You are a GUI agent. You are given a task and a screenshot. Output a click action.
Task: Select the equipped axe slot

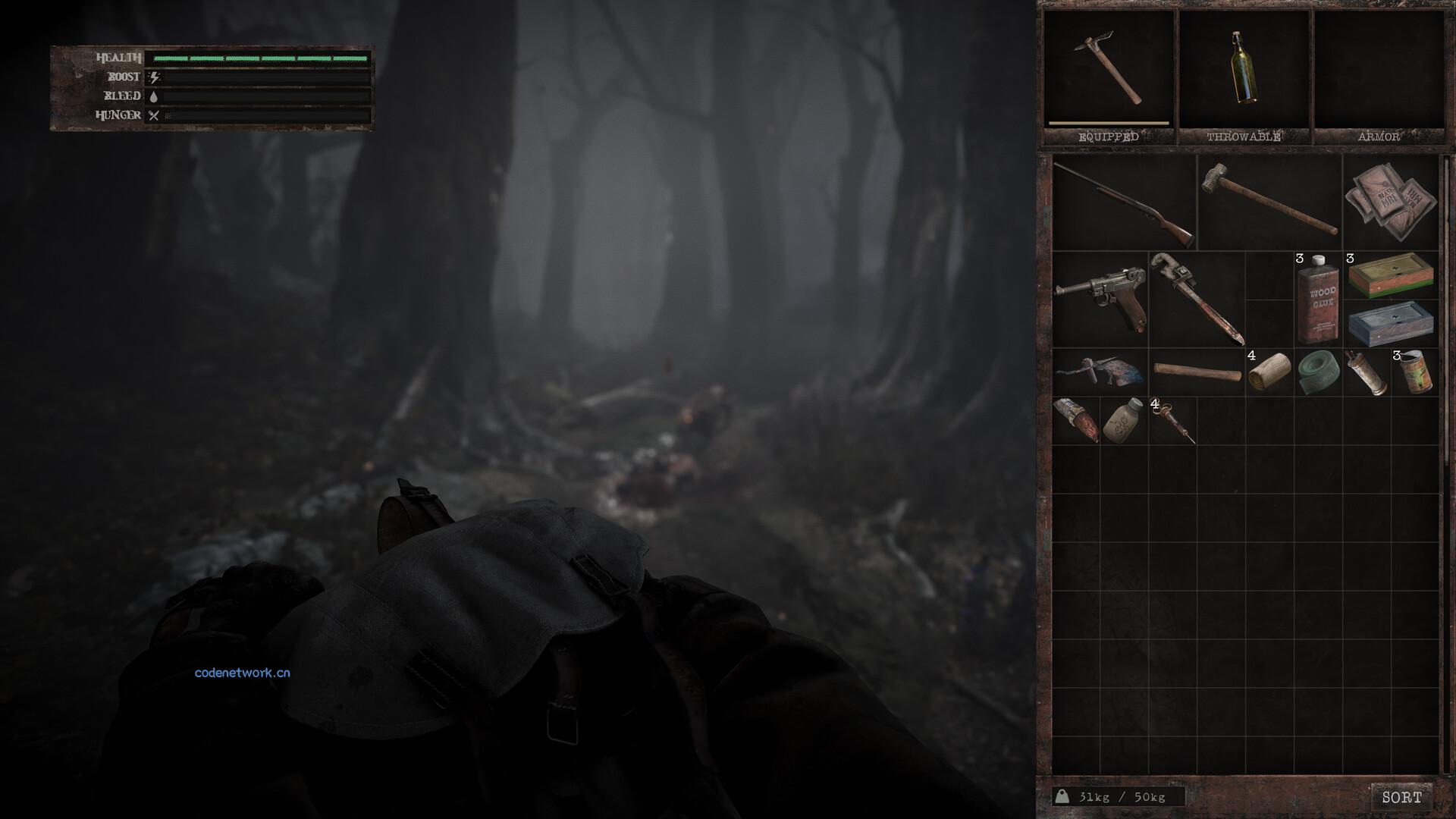tap(1108, 70)
